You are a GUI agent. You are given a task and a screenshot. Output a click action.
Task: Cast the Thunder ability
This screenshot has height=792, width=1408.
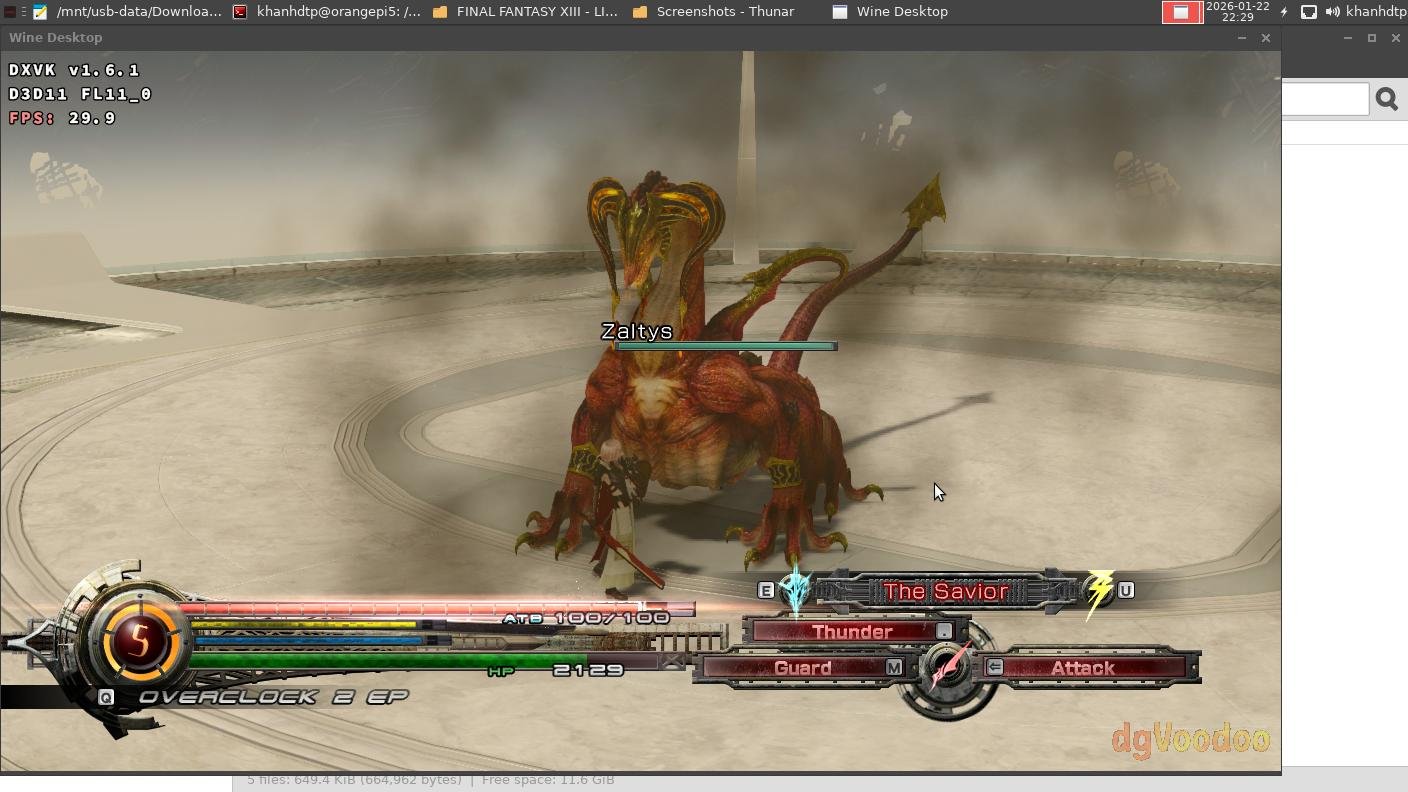point(853,632)
